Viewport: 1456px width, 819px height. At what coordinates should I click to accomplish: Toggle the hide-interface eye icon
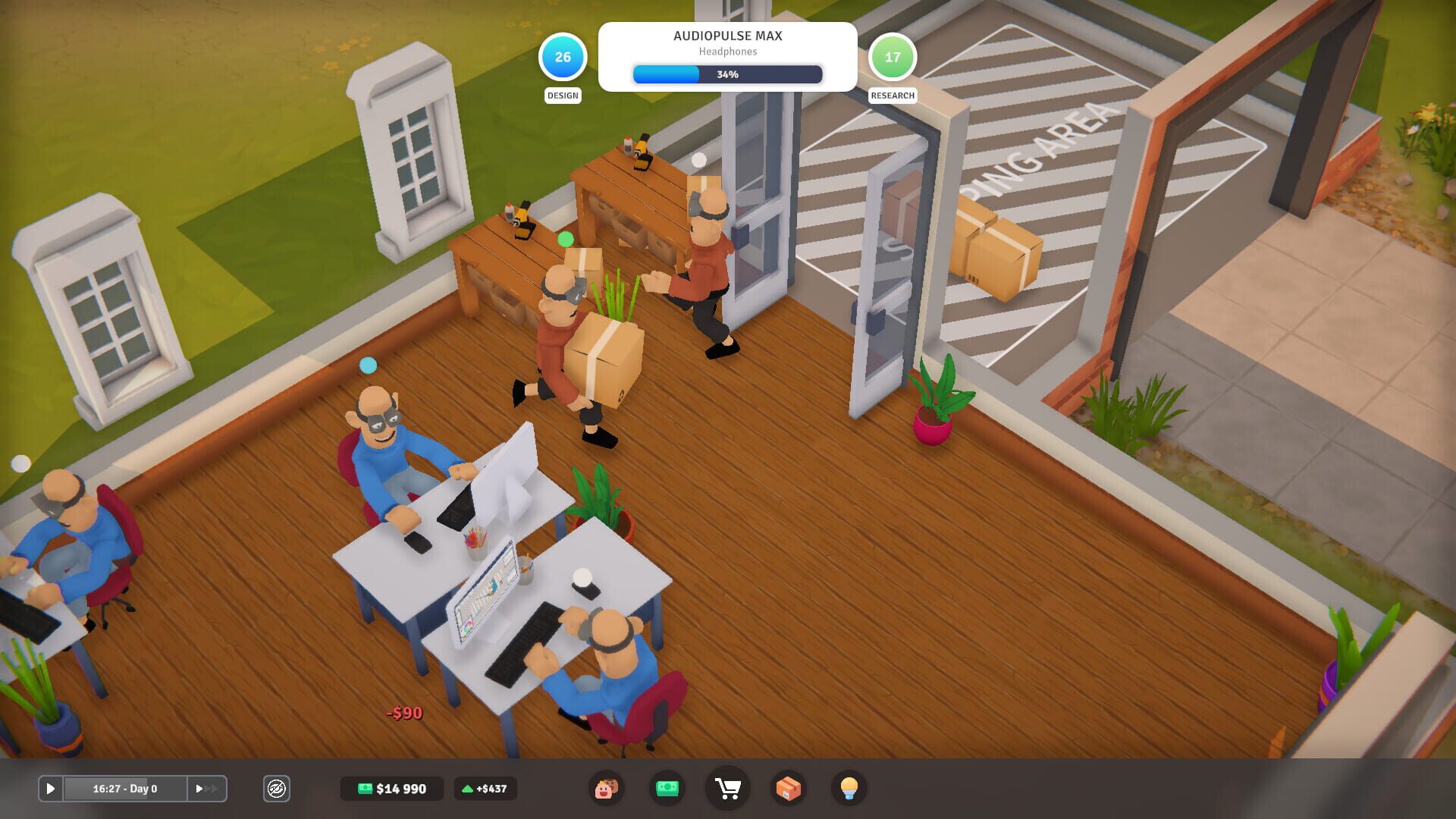pyautogui.click(x=277, y=789)
